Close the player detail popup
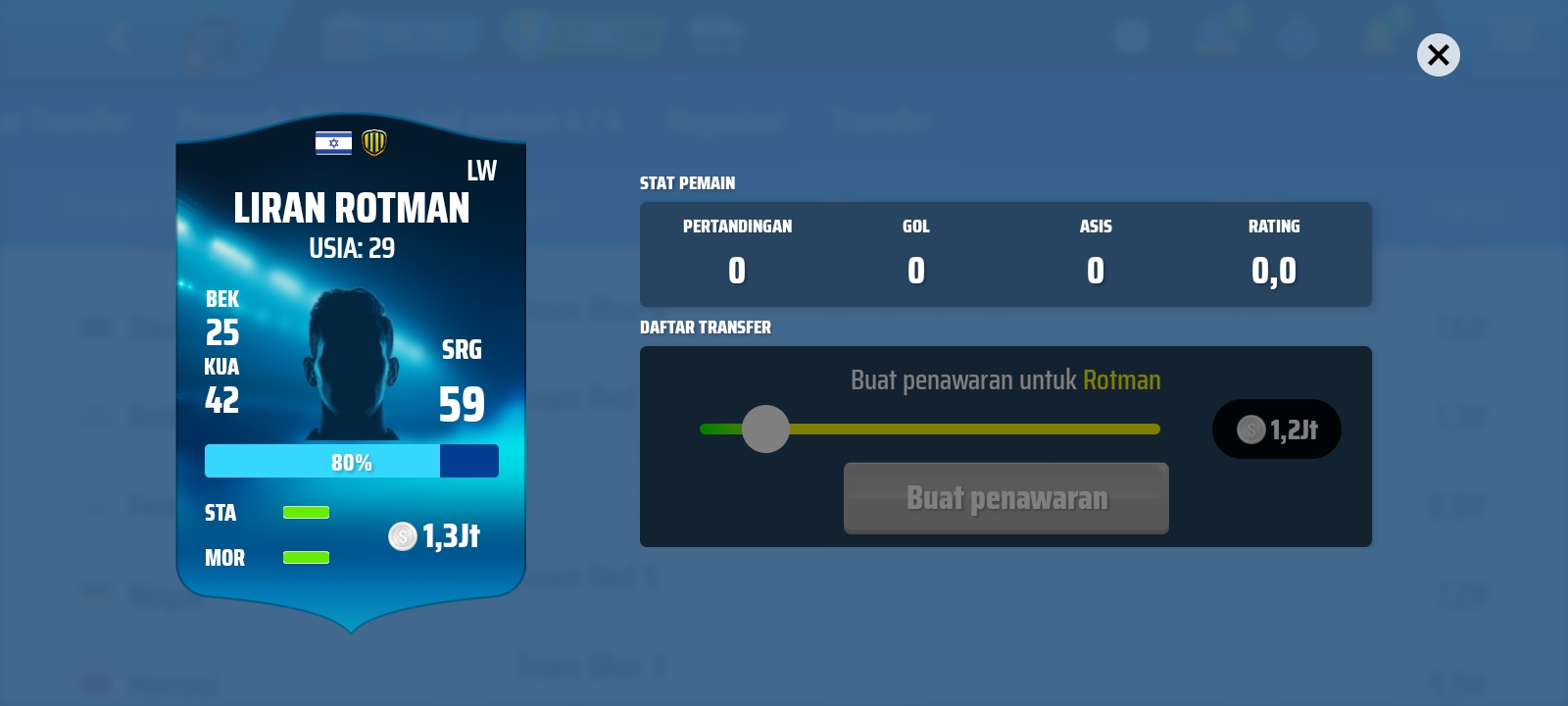1568x706 pixels. [x=1438, y=55]
